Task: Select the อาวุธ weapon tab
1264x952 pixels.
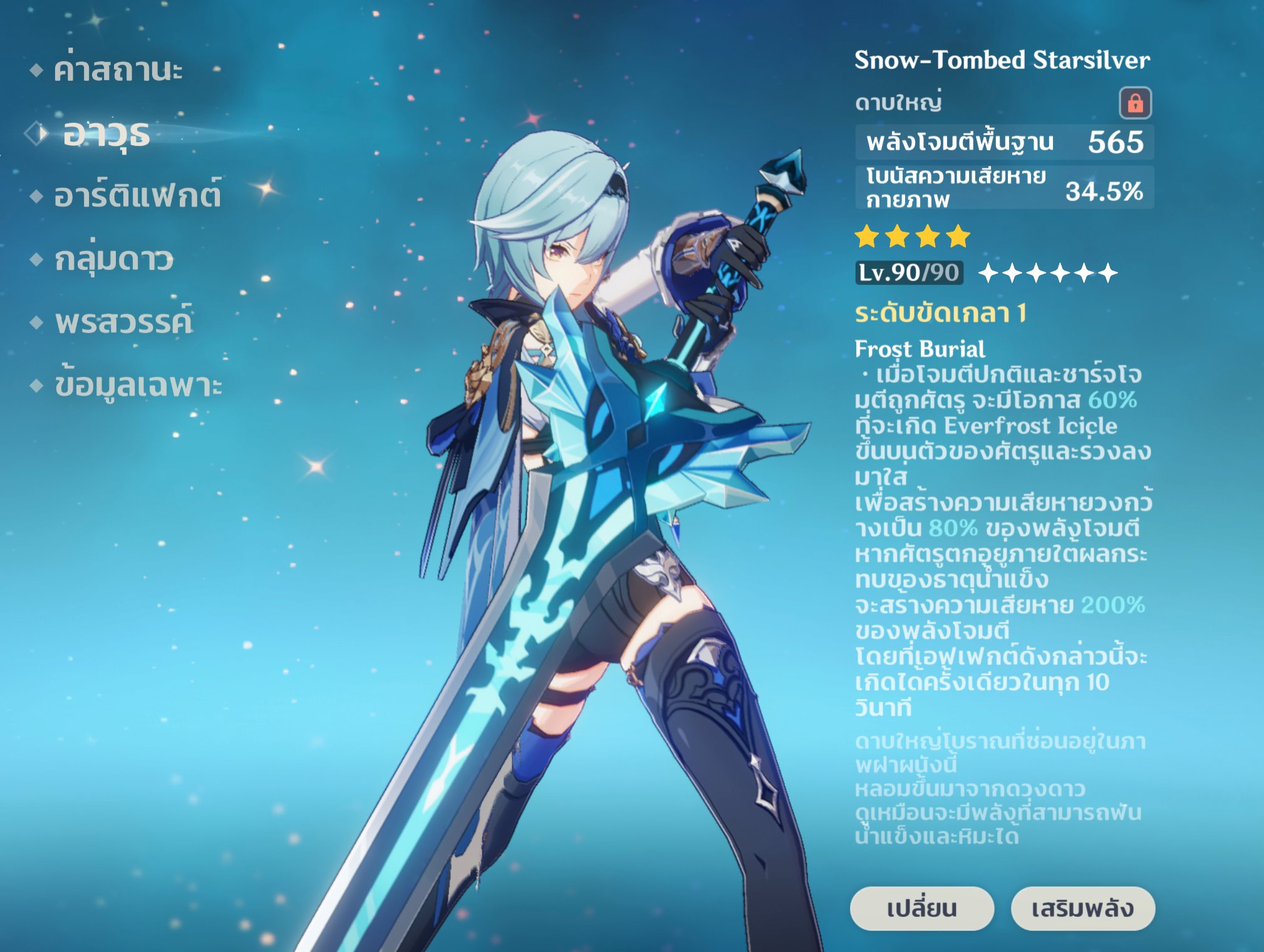Action: click(x=106, y=133)
